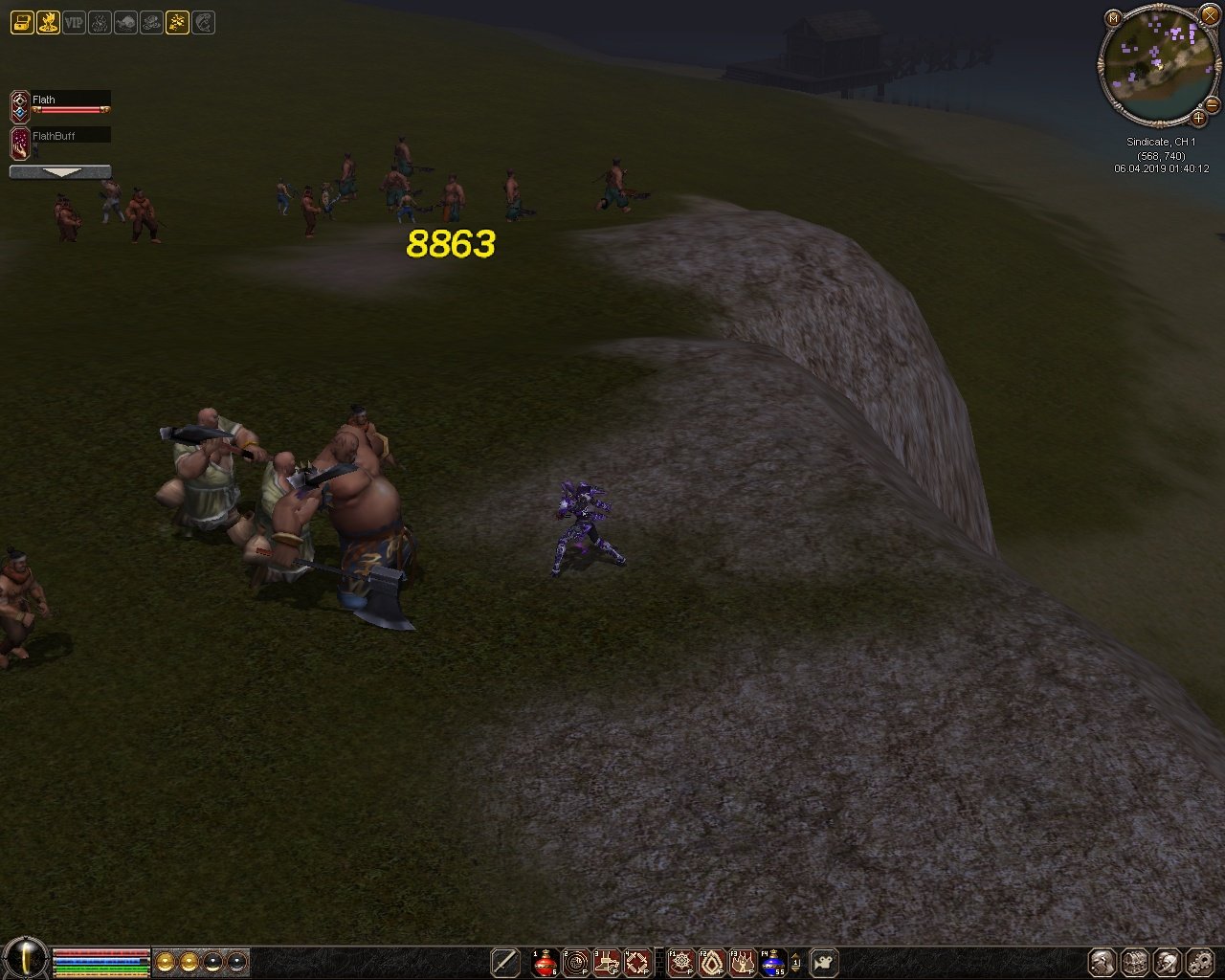1225x980 pixels.
Task: Click on the circular minimap
Action: pos(1155,67)
